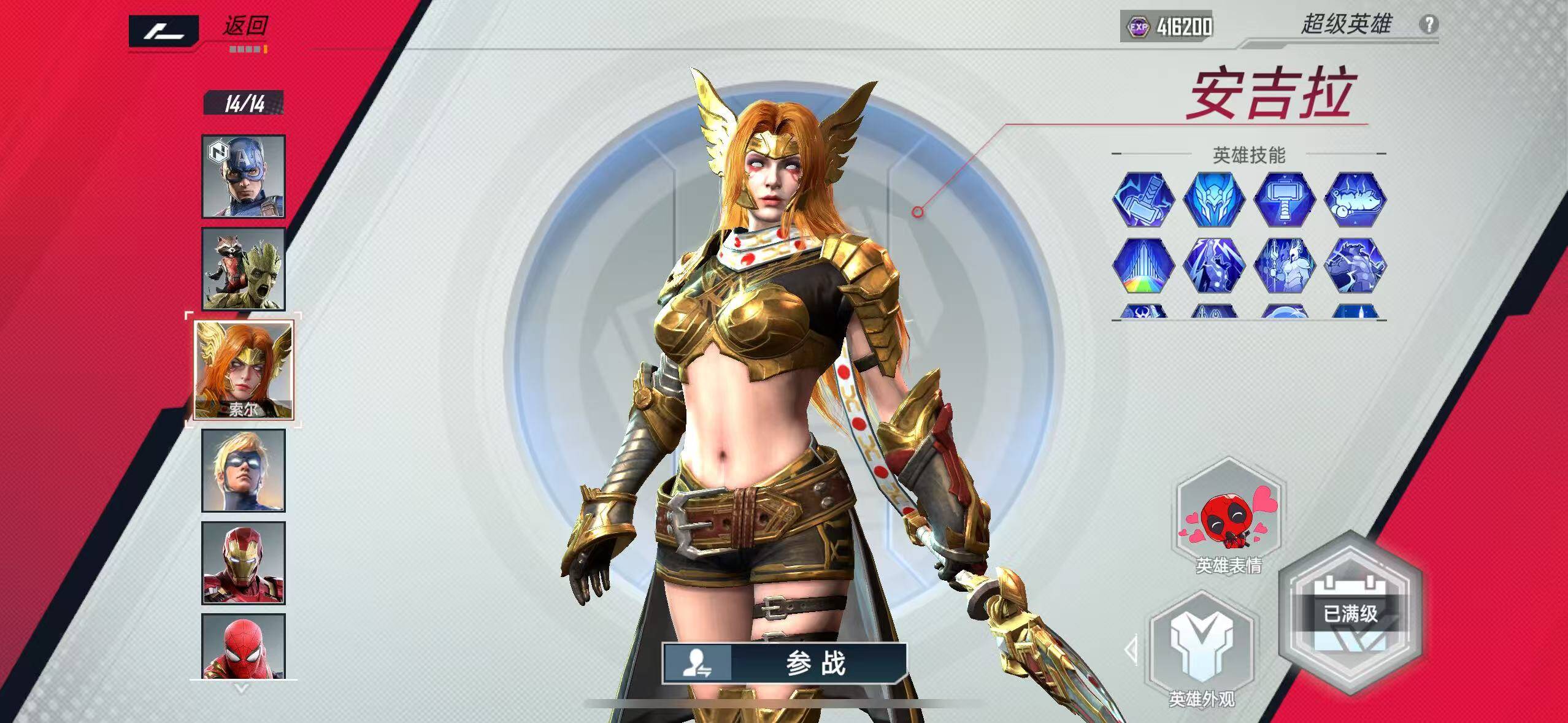Choose the Spider-Man hero tile
This screenshot has height=723, width=1568.
pos(244,646)
